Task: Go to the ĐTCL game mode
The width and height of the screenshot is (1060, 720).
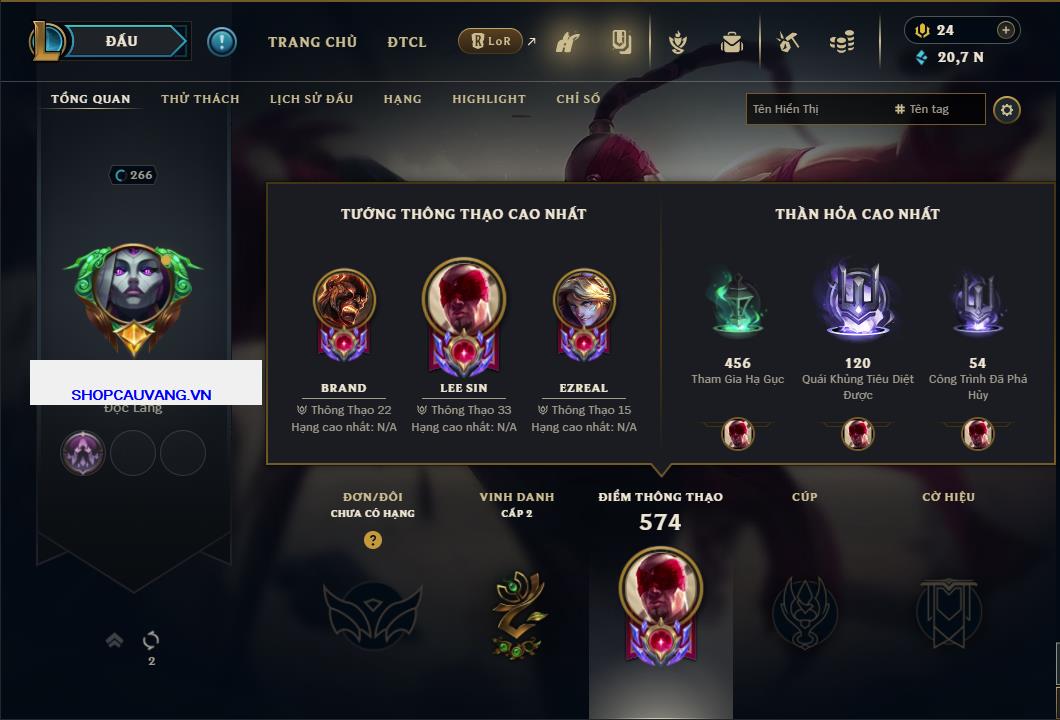Action: 407,42
